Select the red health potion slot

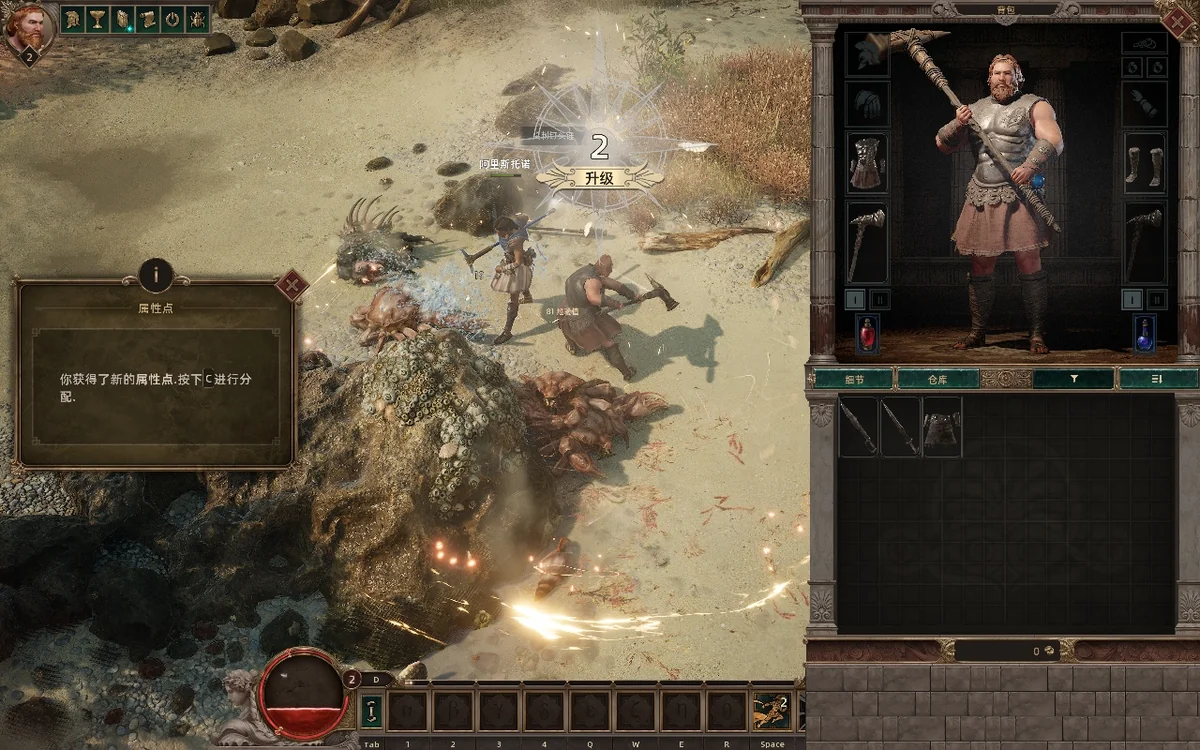[867, 335]
